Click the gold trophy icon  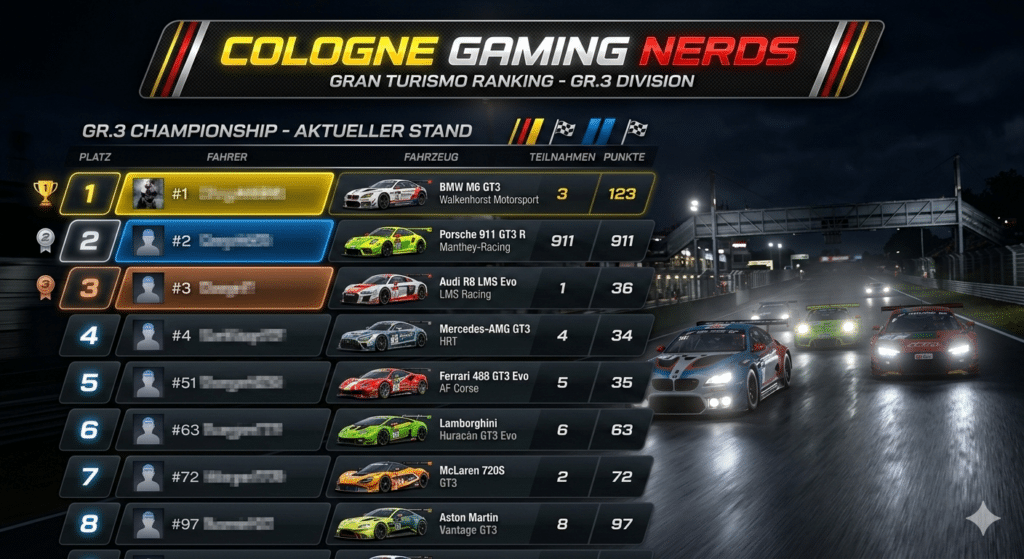pos(44,192)
